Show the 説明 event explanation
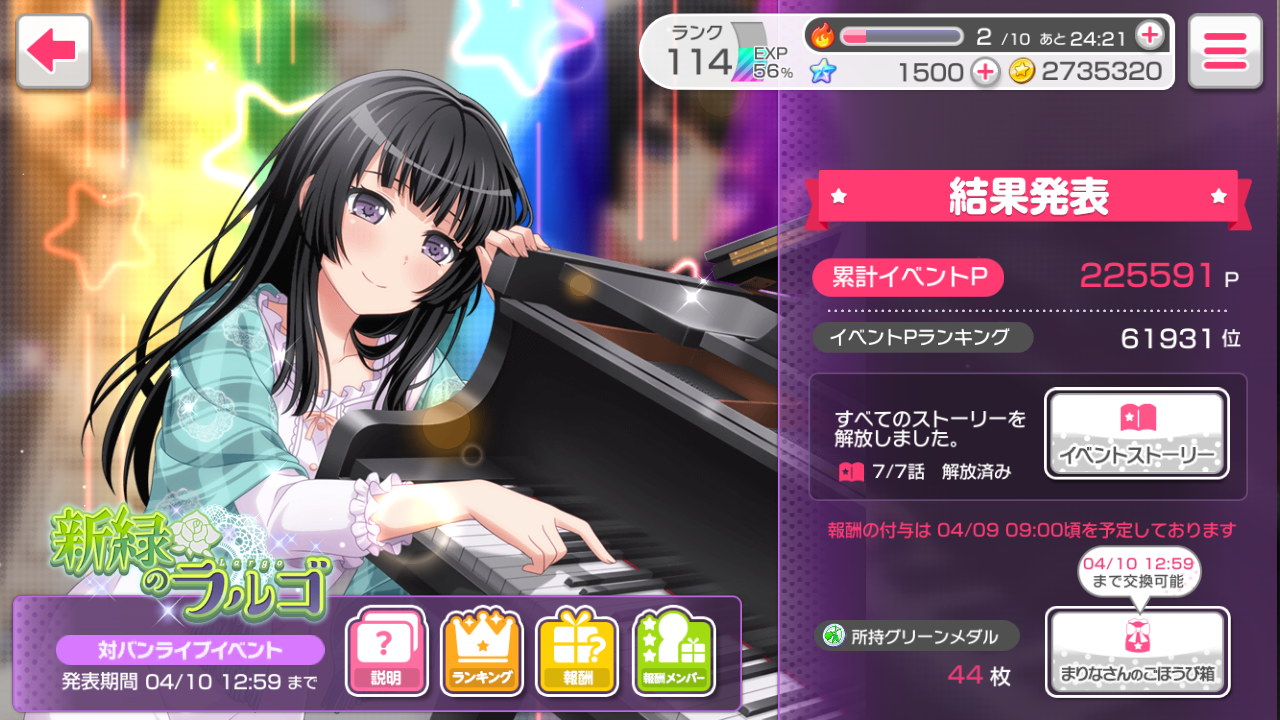This screenshot has width=1280, height=720. point(386,652)
